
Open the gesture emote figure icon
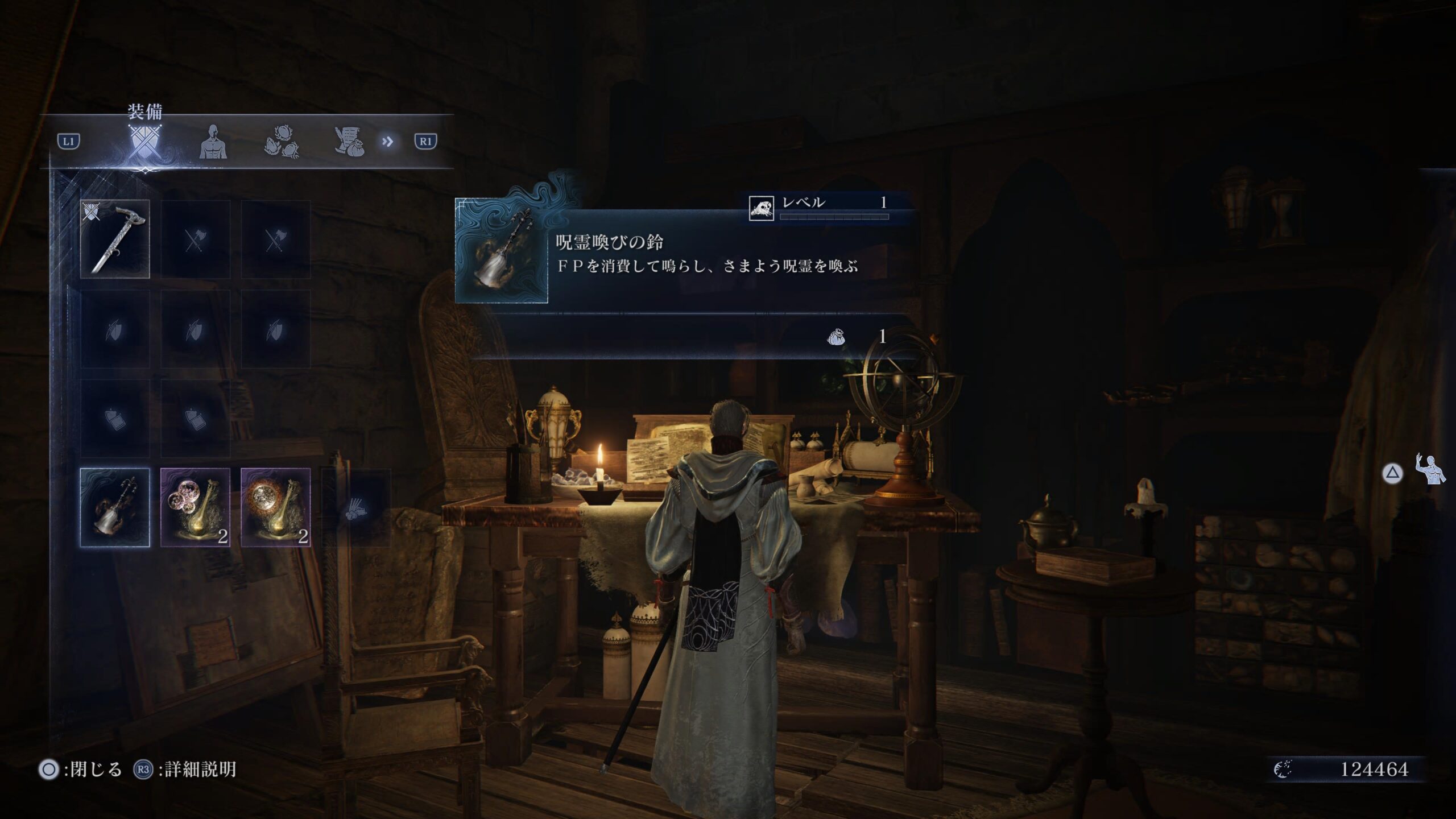[x=1430, y=469]
